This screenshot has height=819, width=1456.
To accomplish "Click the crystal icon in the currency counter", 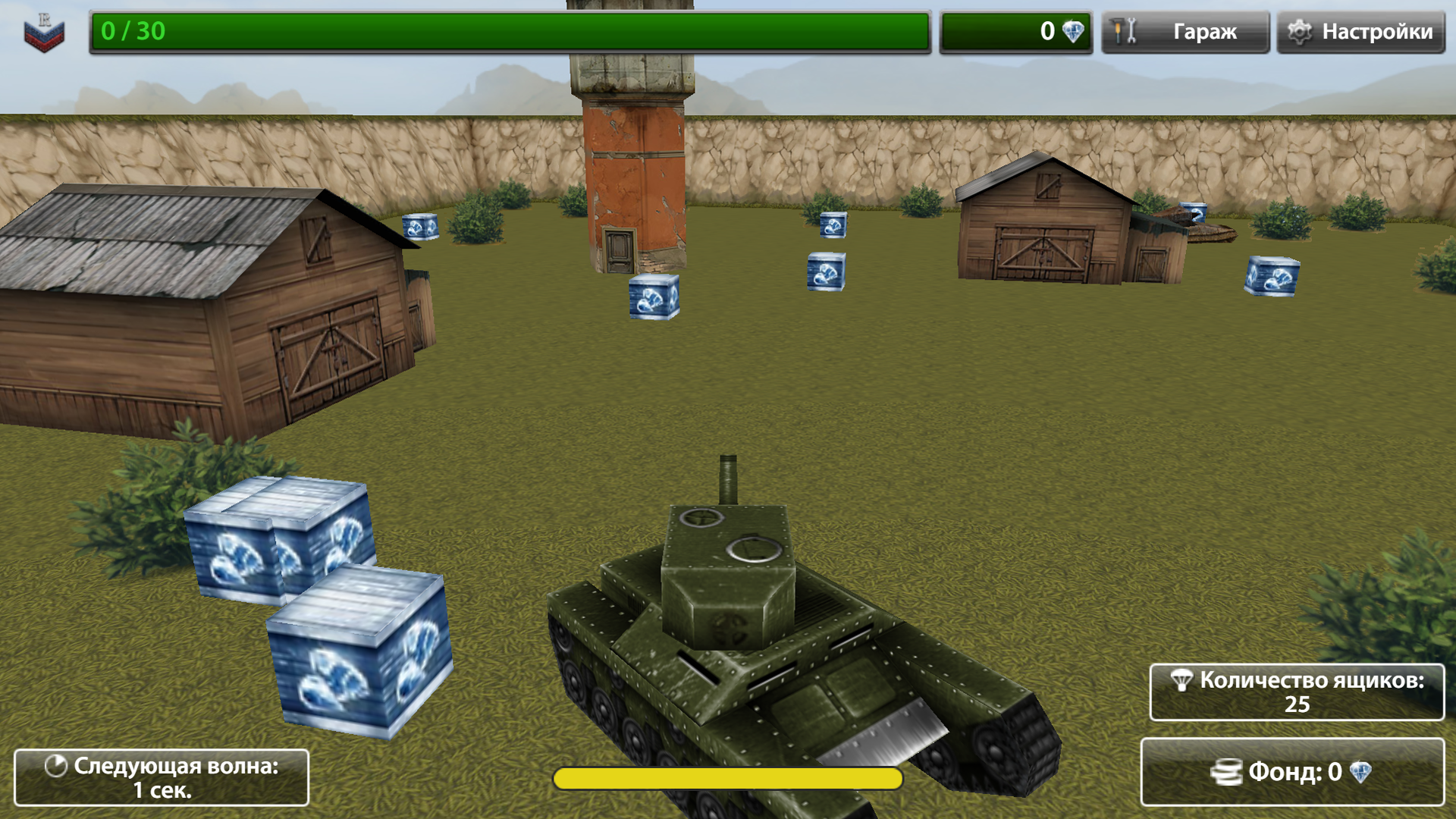I will [x=1072, y=32].
